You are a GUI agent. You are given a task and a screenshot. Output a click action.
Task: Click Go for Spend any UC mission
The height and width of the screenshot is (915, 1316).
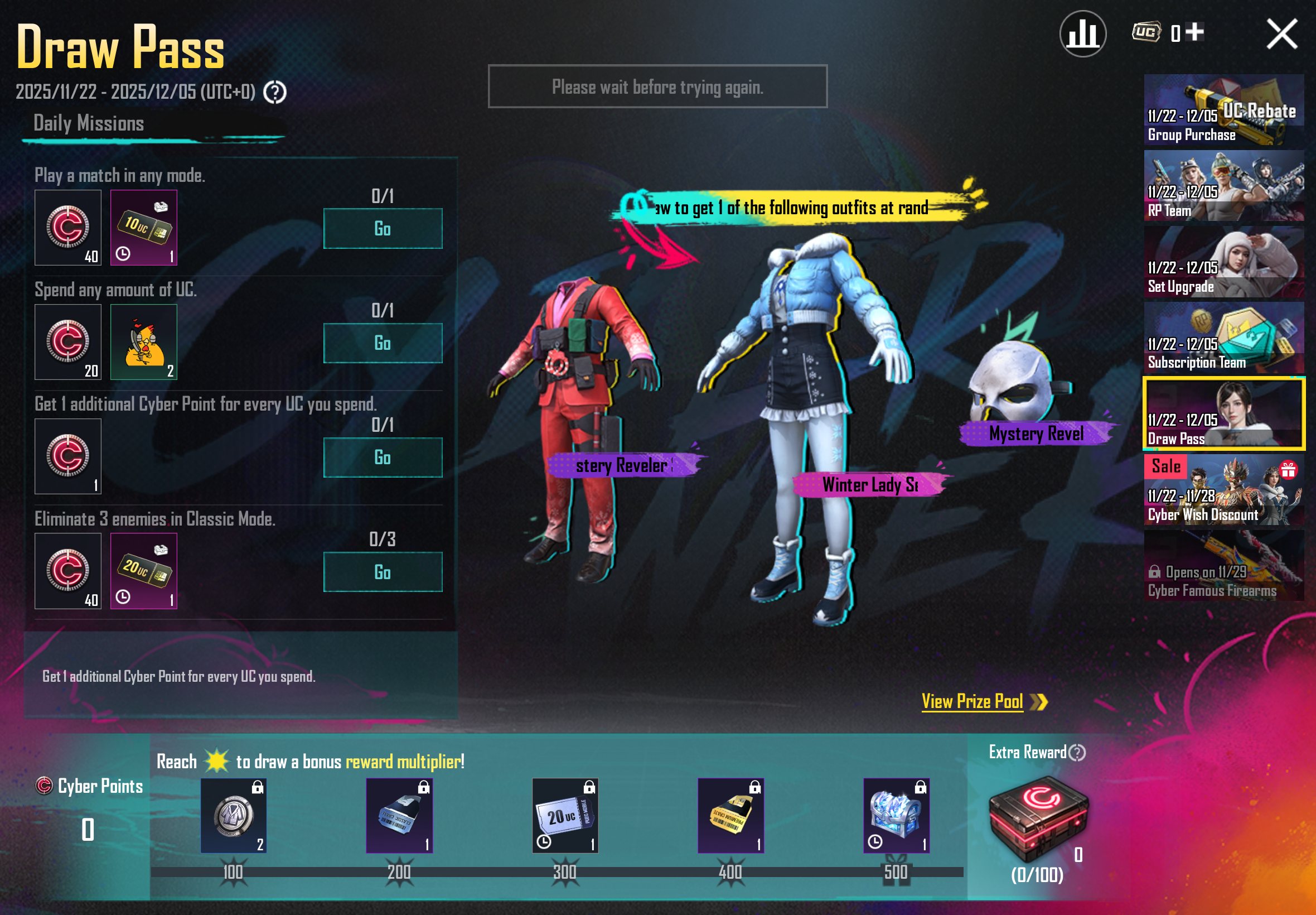[x=383, y=343]
